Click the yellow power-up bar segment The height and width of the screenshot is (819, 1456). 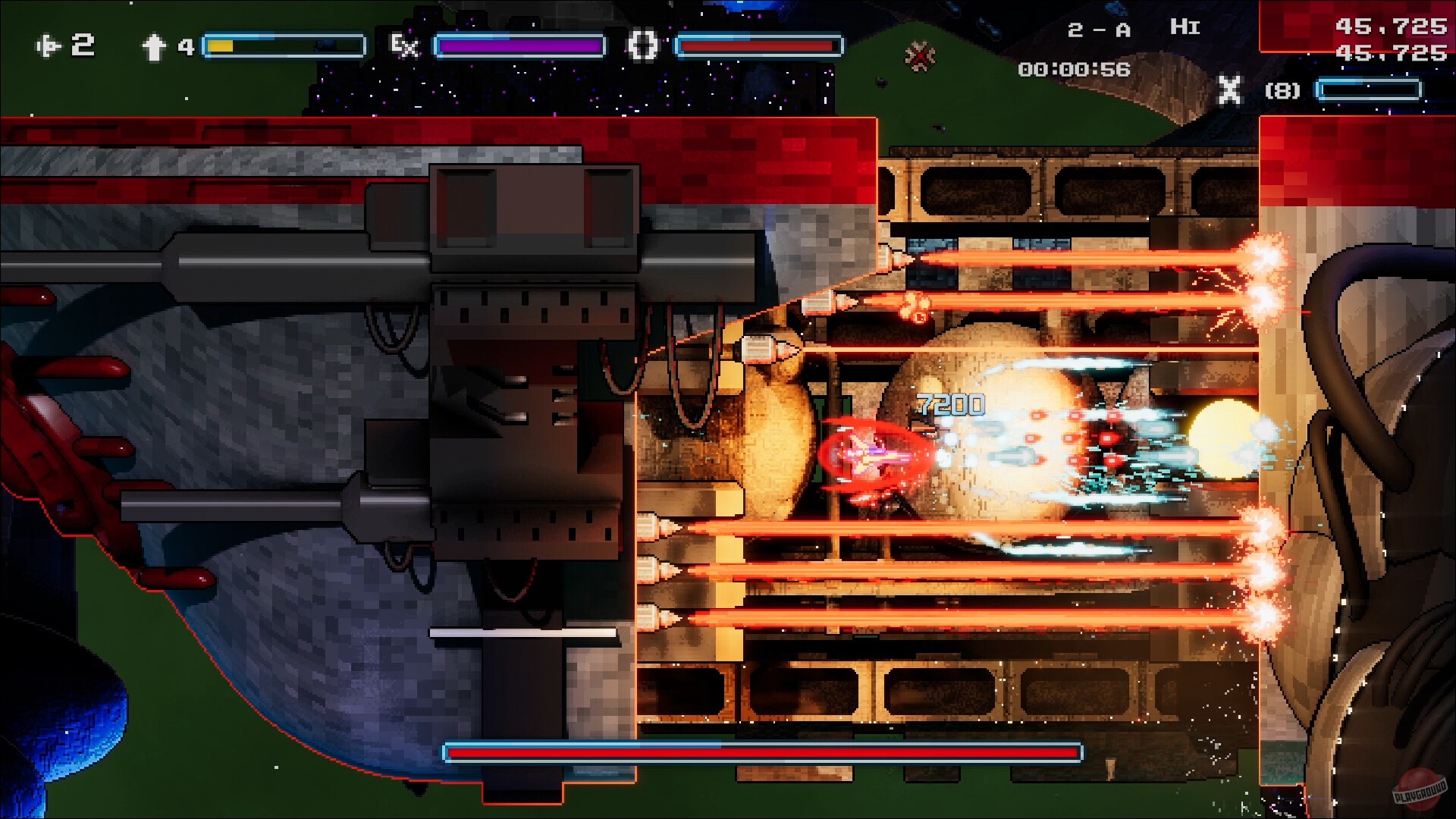[x=220, y=45]
